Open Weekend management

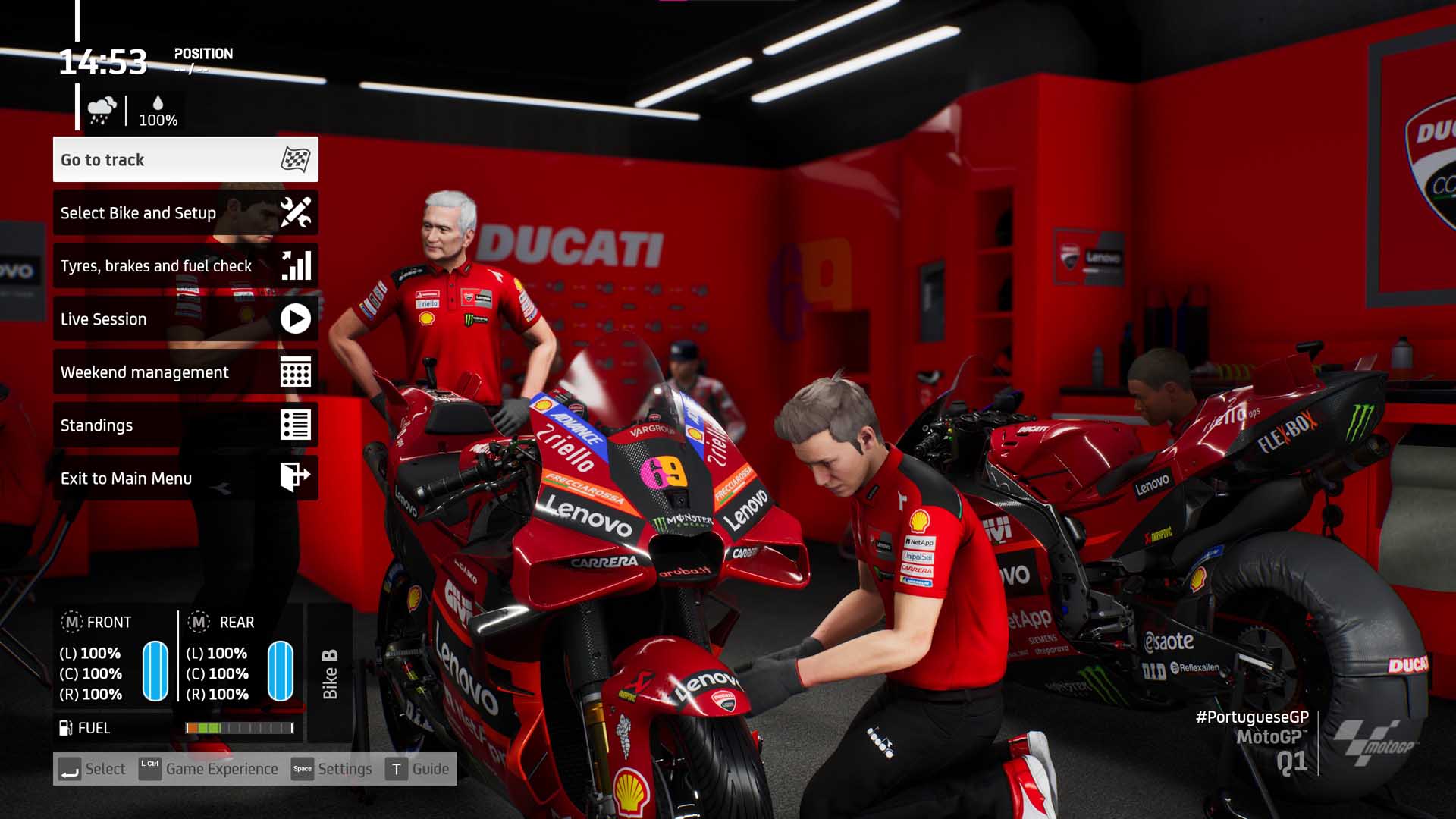[185, 372]
